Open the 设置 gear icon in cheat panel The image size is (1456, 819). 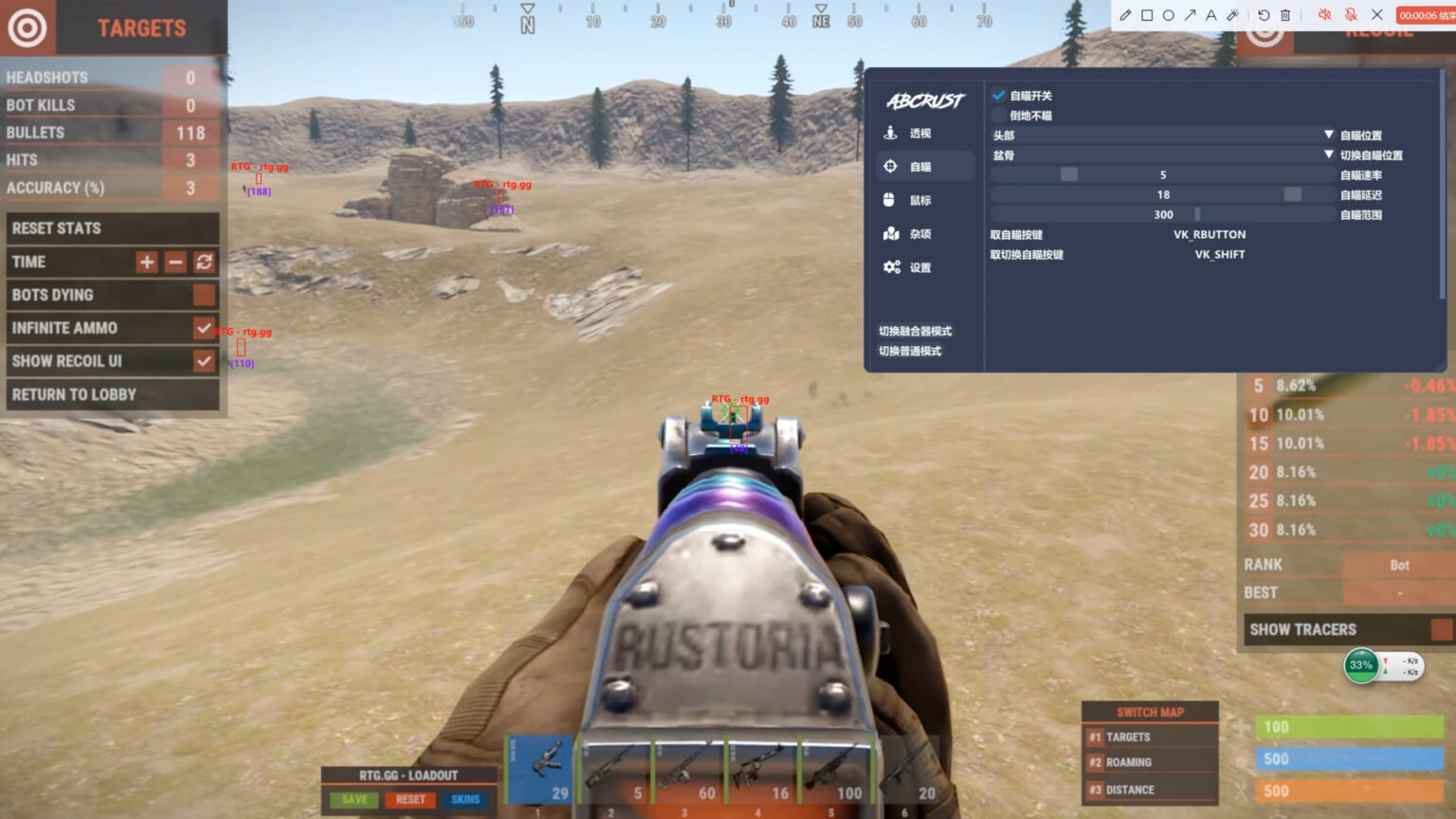[x=889, y=267]
